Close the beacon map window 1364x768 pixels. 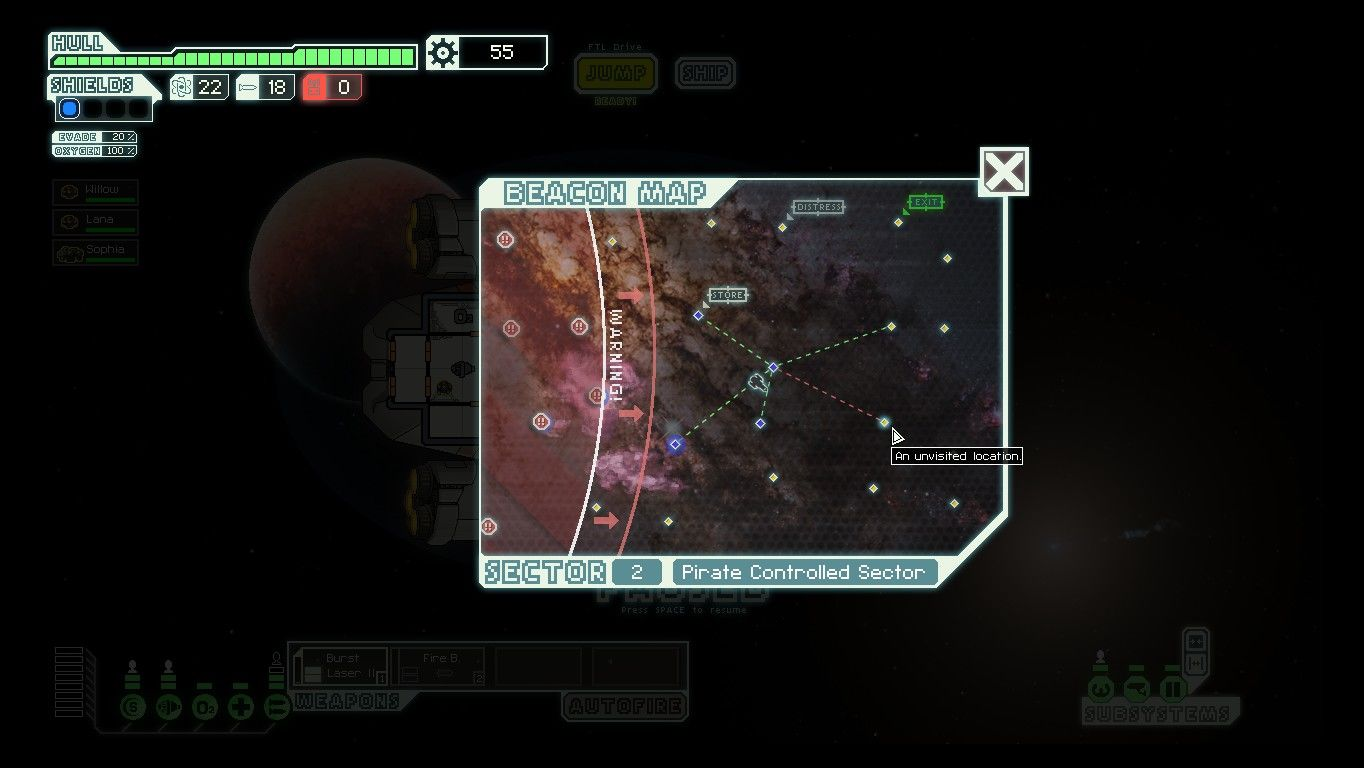click(1004, 172)
